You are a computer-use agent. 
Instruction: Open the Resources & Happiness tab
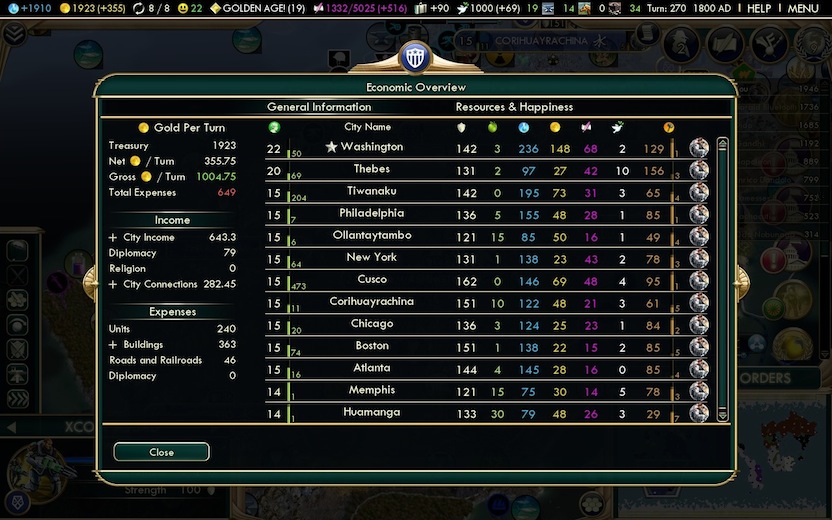(x=514, y=107)
